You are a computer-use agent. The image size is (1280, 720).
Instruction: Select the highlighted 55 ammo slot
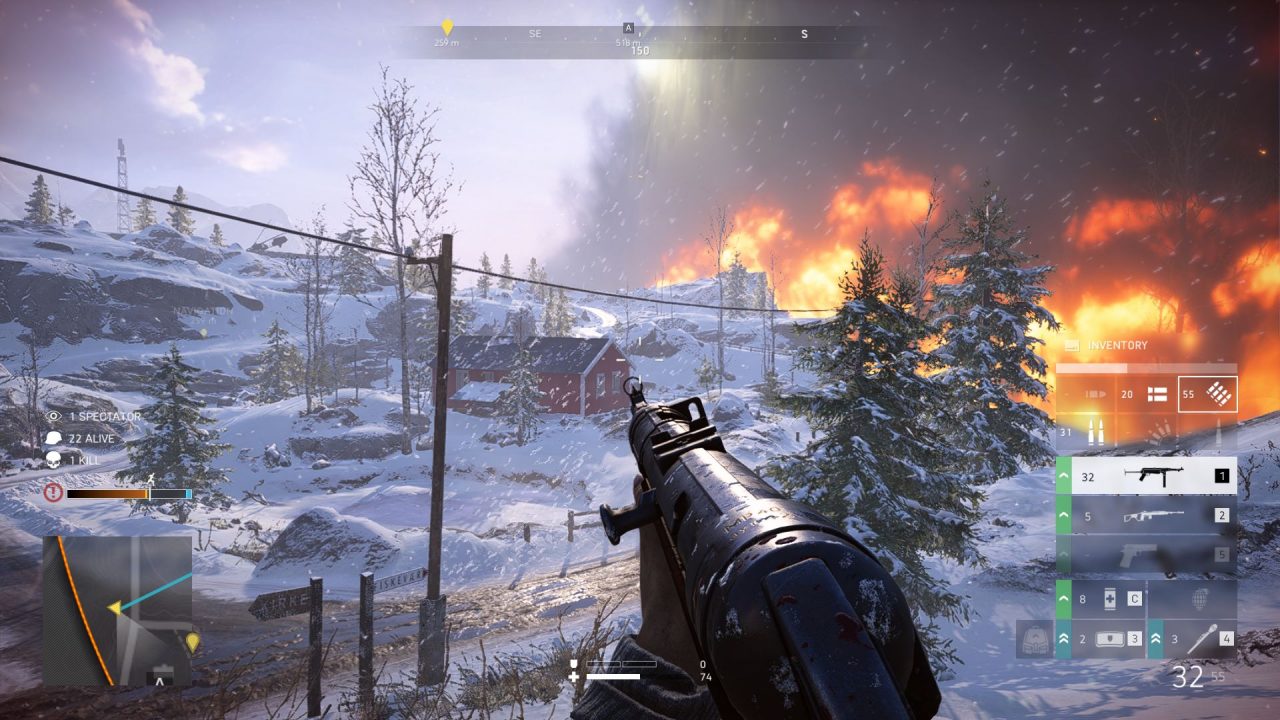click(1207, 394)
